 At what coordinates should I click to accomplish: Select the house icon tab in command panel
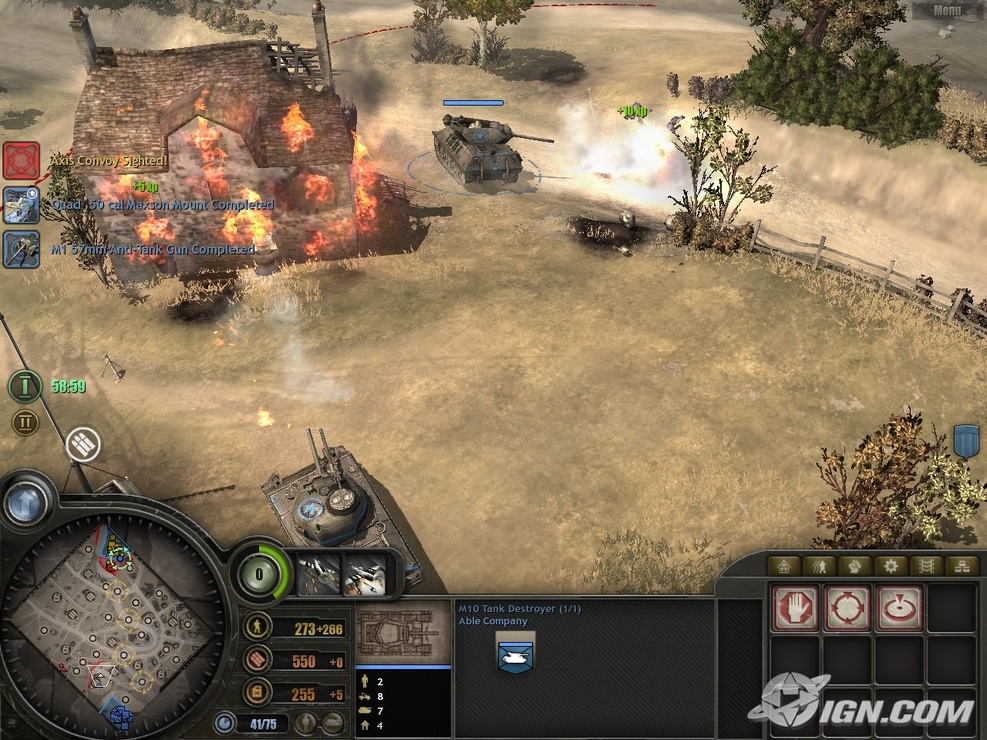[783, 566]
